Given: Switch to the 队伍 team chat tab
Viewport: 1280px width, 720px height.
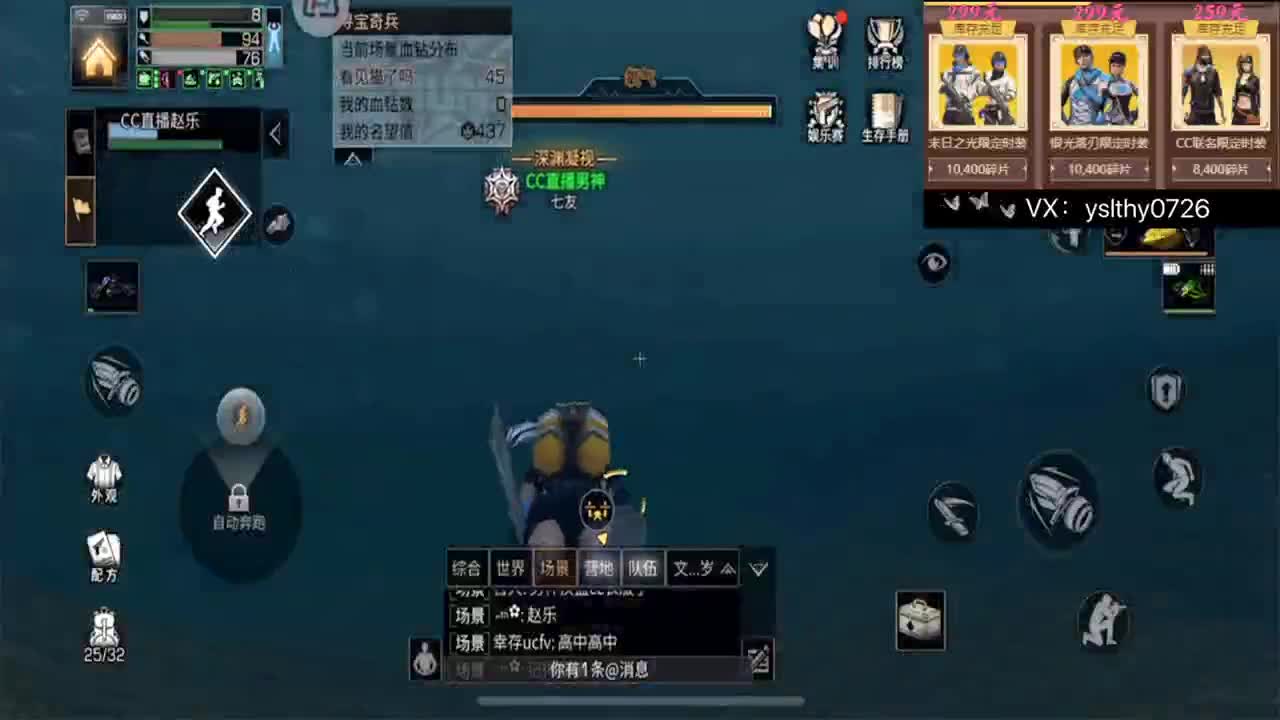Looking at the screenshot, I should pos(643,568).
